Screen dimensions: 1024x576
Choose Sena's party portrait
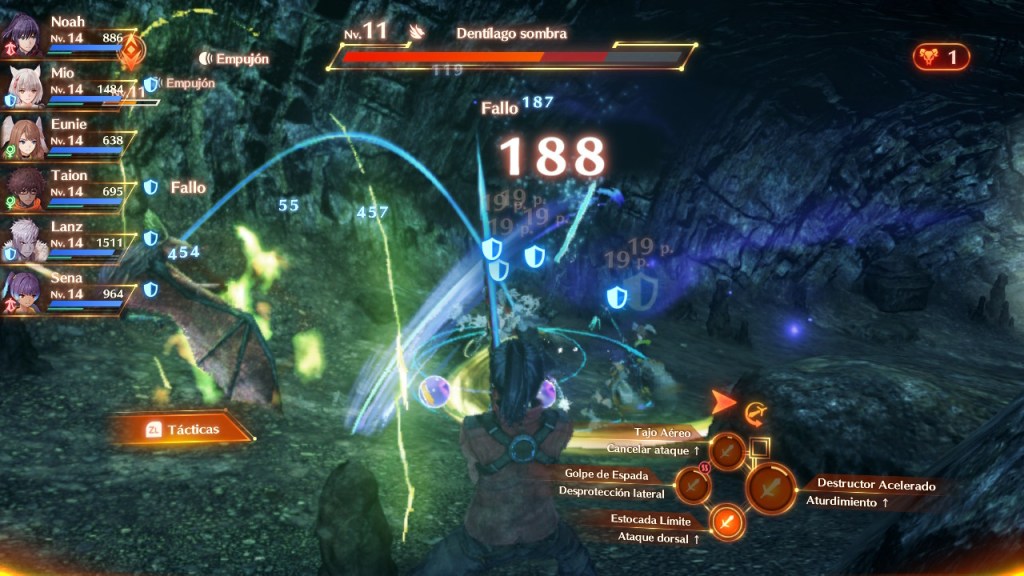click(x=23, y=291)
